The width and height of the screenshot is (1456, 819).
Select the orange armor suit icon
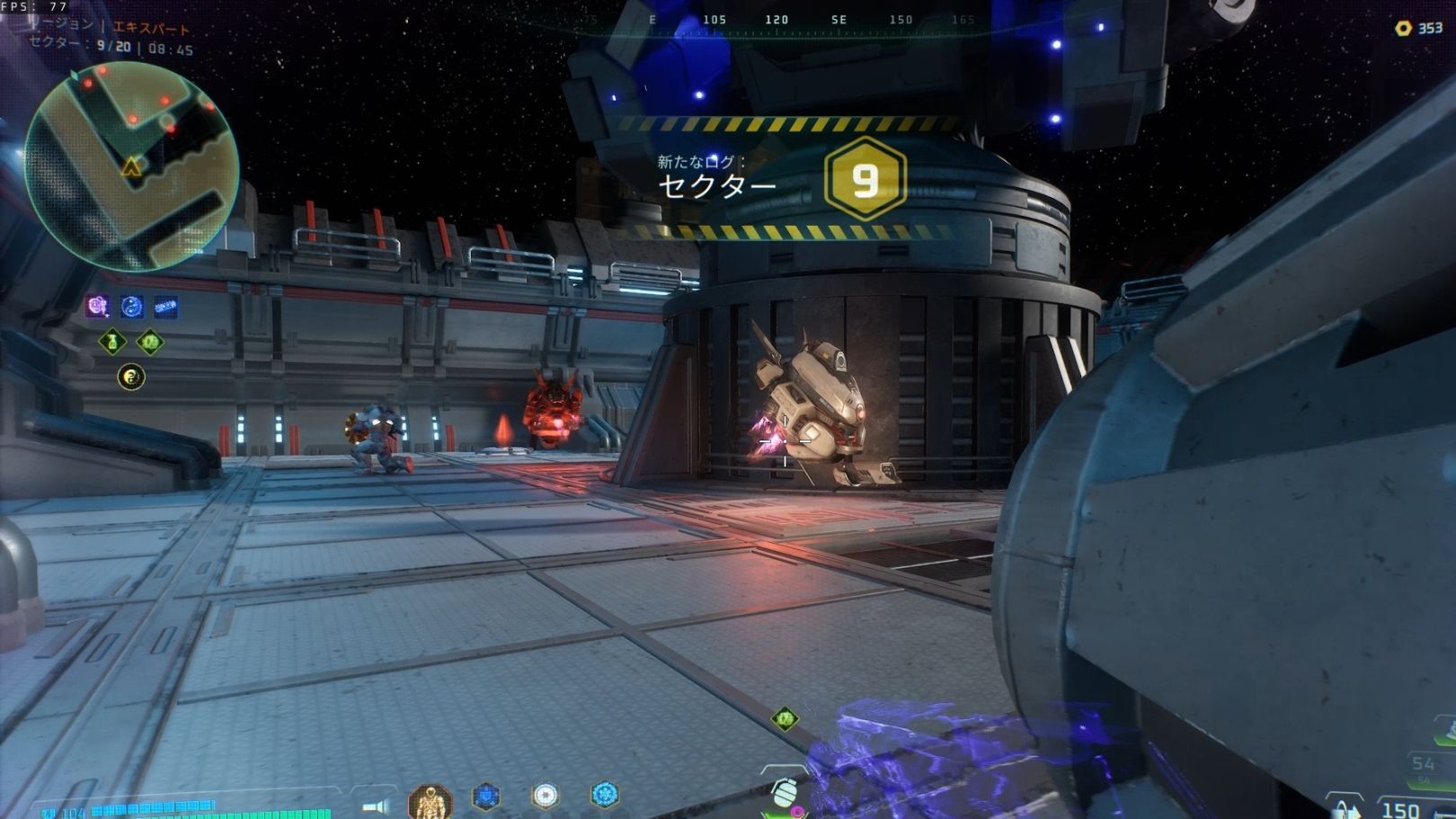click(430, 800)
